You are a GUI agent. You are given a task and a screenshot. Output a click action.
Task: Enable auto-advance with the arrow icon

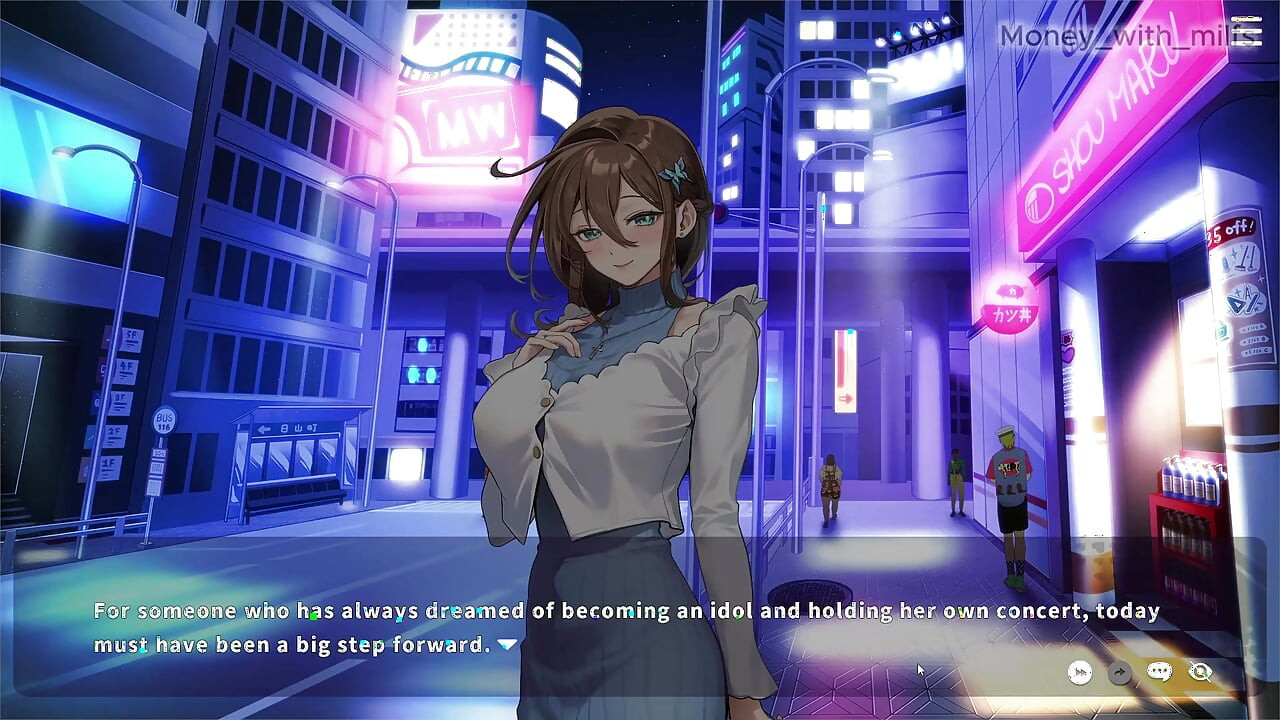(1120, 672)
